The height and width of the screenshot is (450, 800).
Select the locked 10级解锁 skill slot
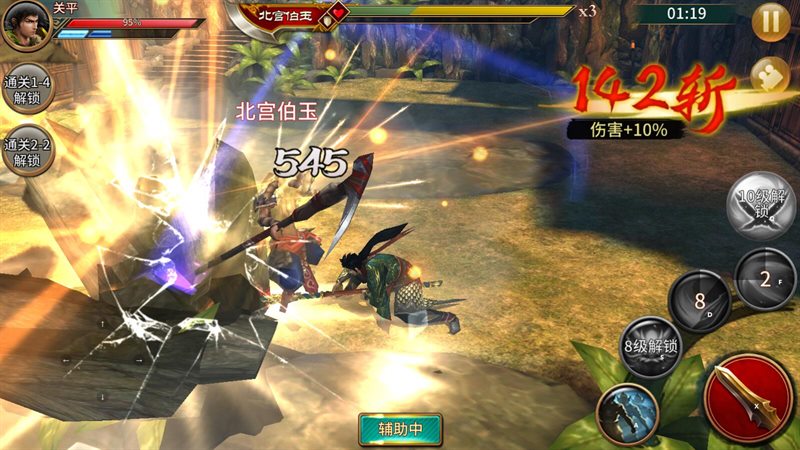762,205
